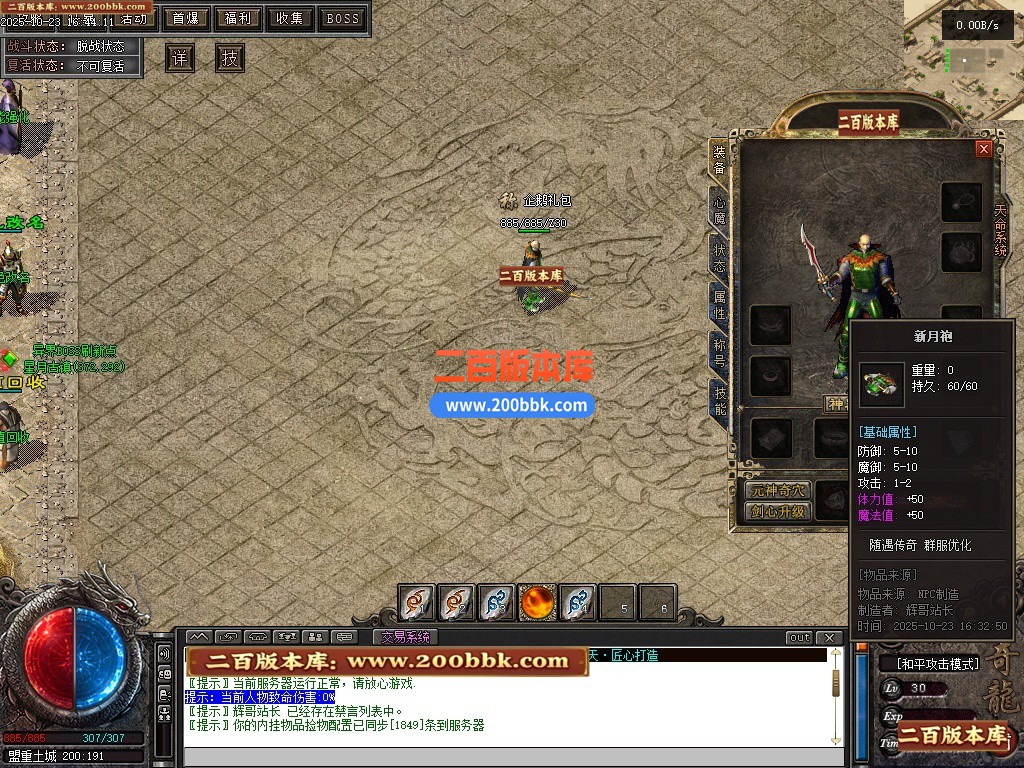The image size is (1024, 768).
Task: Toggle the 和平攻击模式 attack mode
Action: pyautogui.click(x=931, y=664)
